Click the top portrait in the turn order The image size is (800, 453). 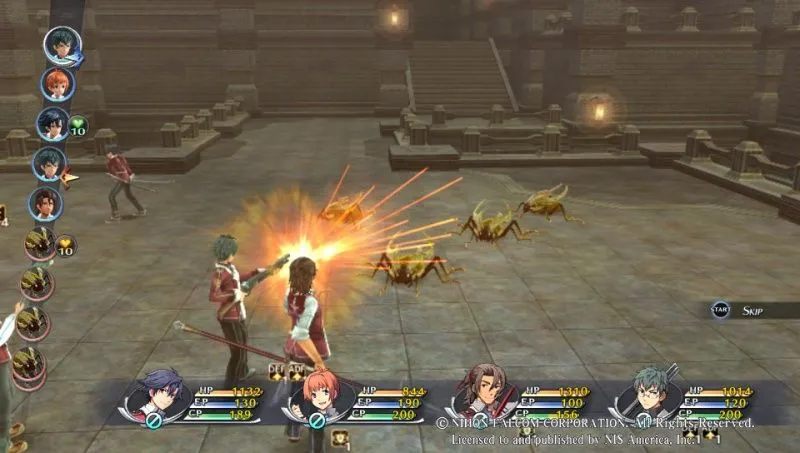61,45
